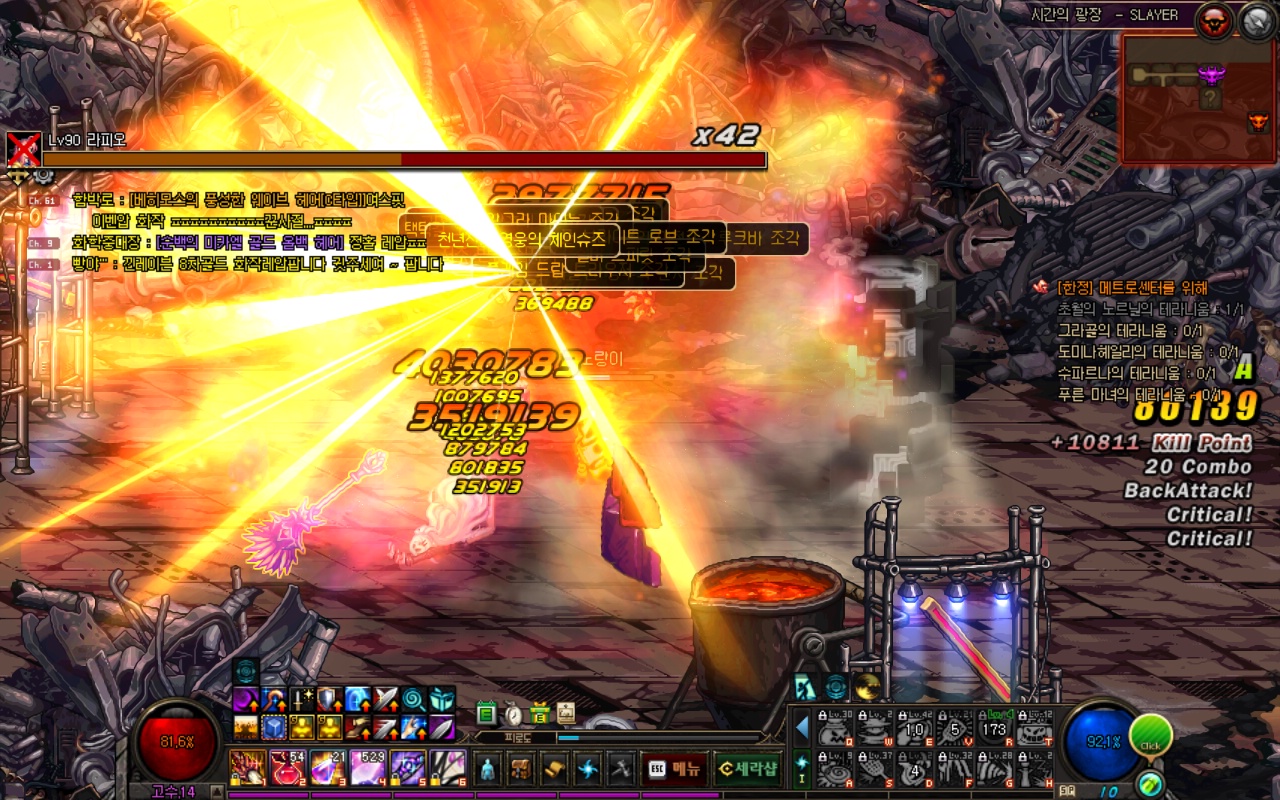Click the blue arrow beside the skill bar
The height and width of the screenshot is (800, 1280).
tap(801, 728)
